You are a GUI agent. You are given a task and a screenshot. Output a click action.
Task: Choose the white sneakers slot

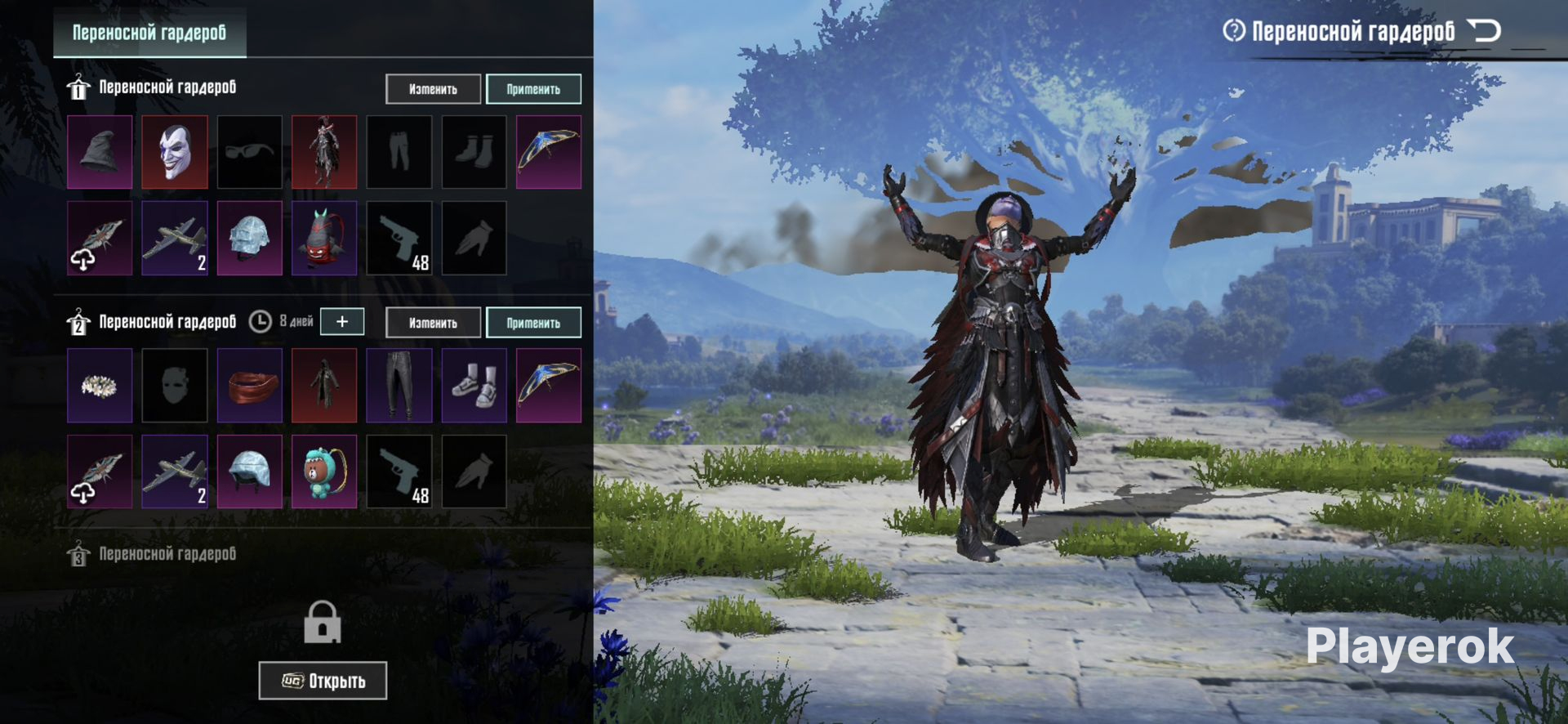(x=474, y=386)
